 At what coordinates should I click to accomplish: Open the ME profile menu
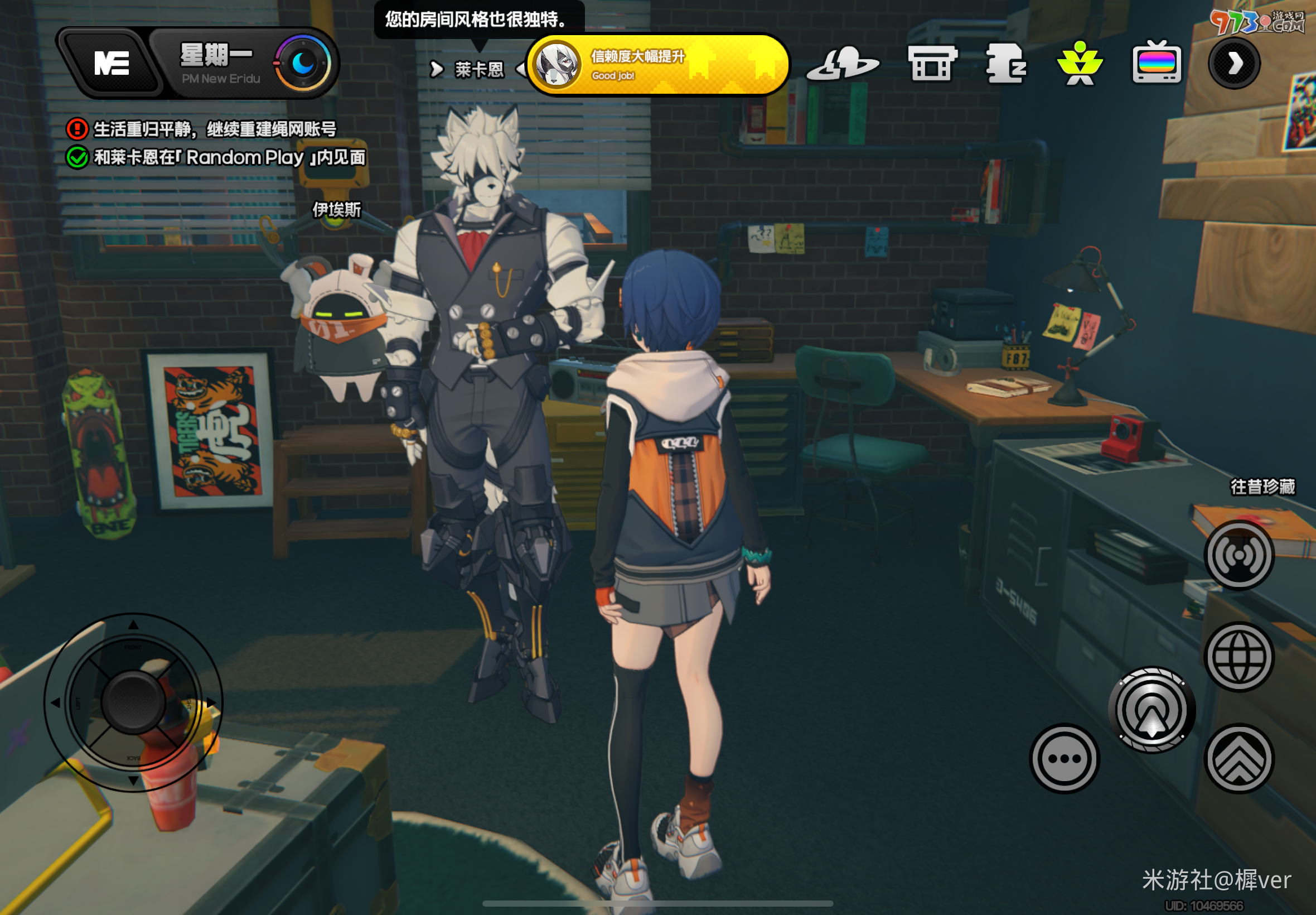111,63
